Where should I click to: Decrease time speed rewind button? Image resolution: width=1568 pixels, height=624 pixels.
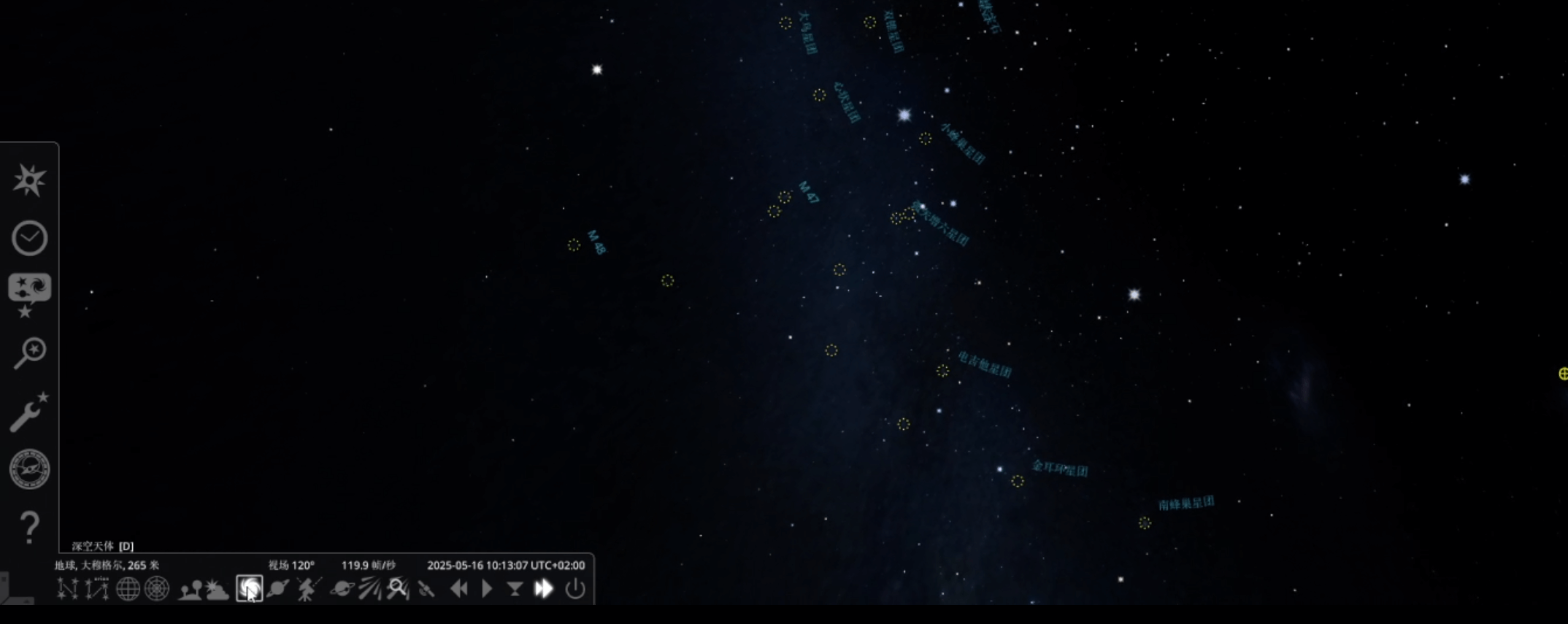click(x=458, y=588)
